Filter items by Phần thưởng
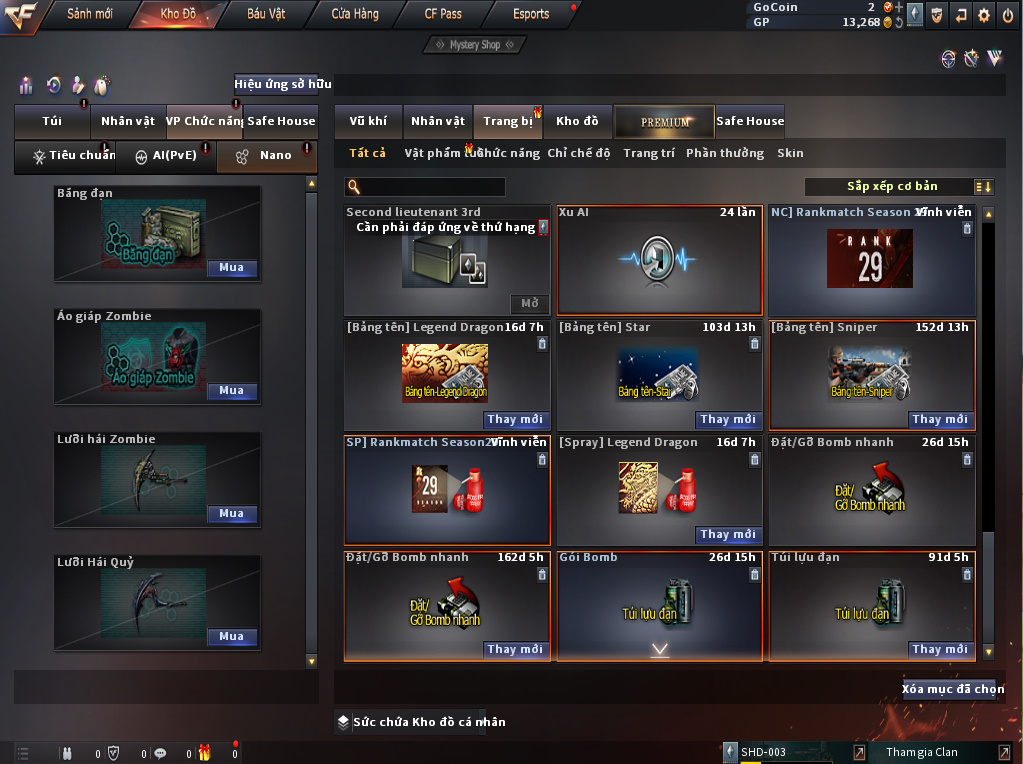Viewport: 1023px width, 764px height. pos(724,153)
